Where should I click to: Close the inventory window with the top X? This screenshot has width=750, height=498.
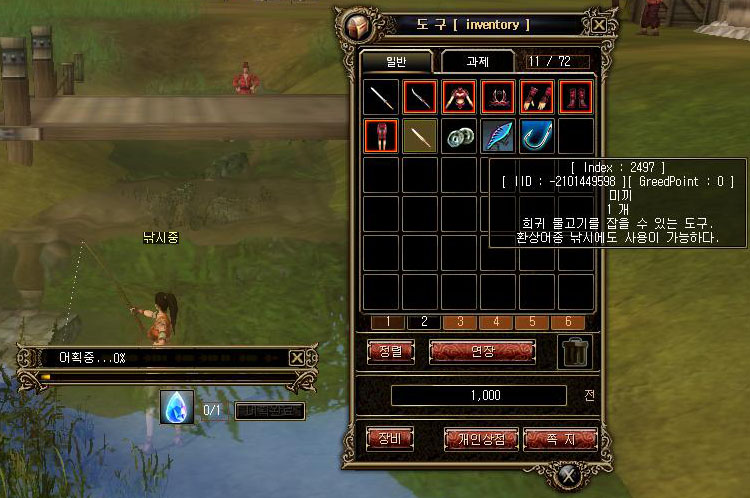[x=598, y=25]
